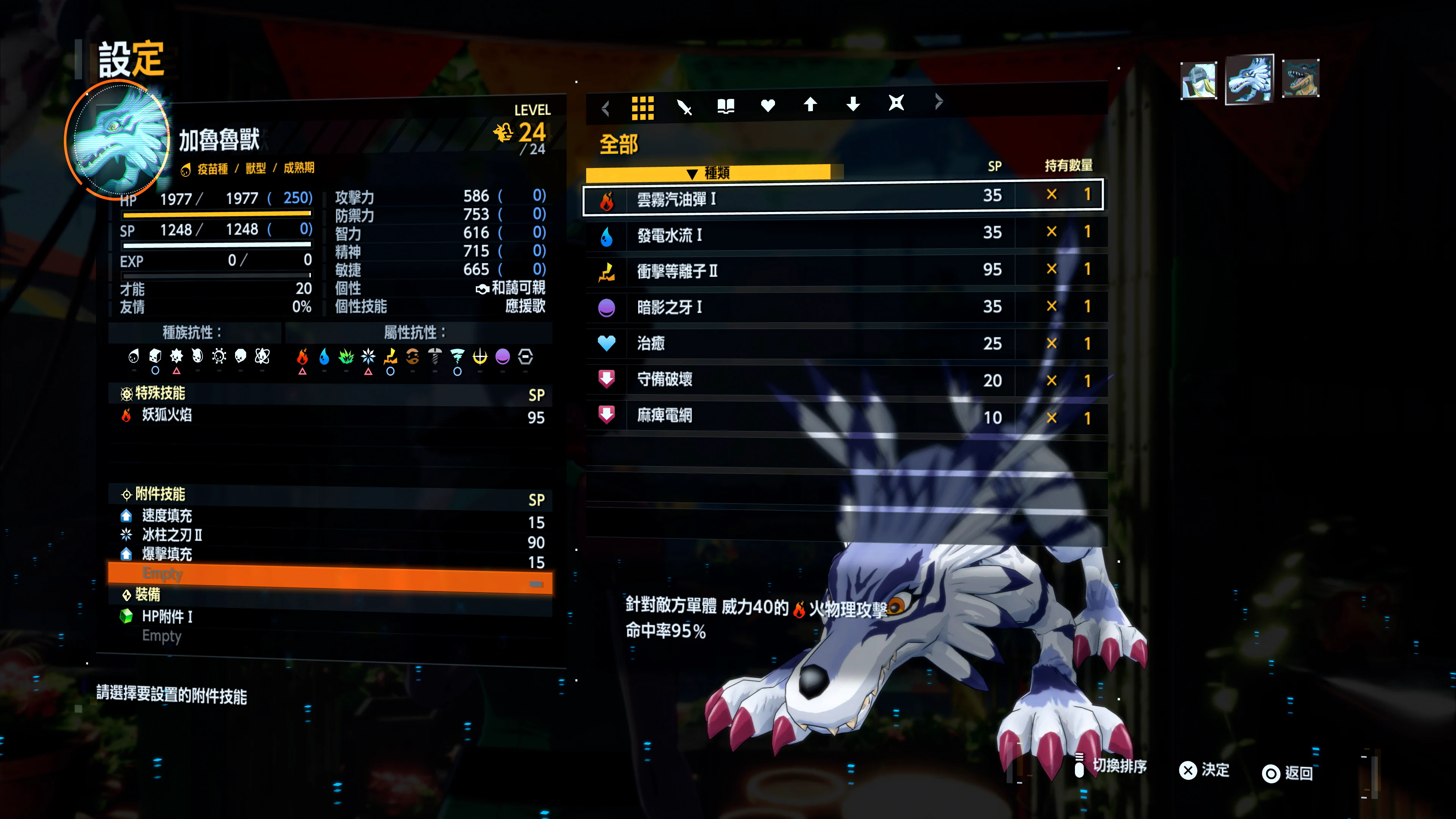Viewport: 1456px width, 819px height.
Task: Select the down-arrow debuff filter icon
Action: pos(853,105)
